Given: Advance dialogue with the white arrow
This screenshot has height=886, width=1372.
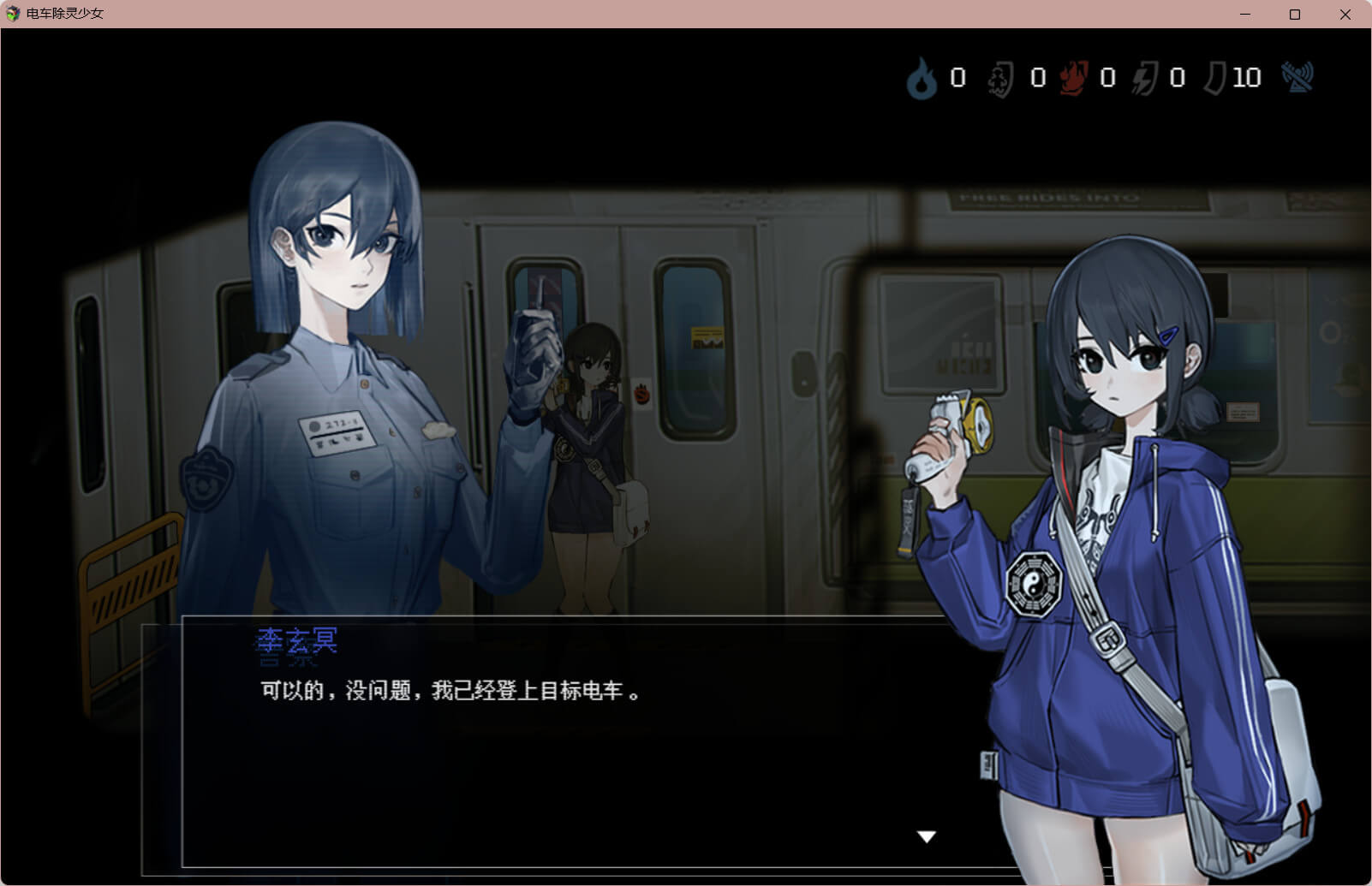Looking at the screenshot, I should (927, 836).
